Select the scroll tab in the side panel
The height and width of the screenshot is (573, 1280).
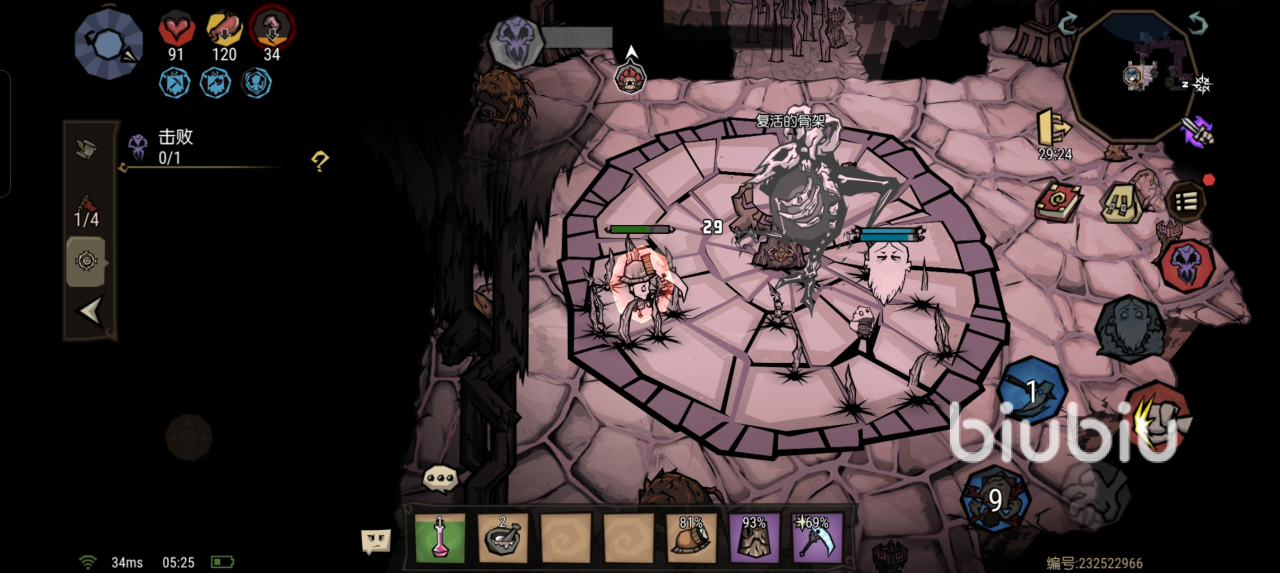coord(87,149)
